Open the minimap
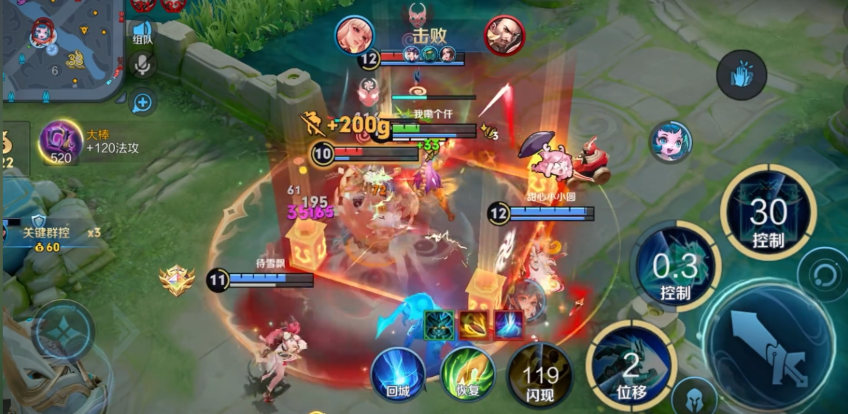The height and width of the screenshot is (414, 848). (x=60, y=48)
